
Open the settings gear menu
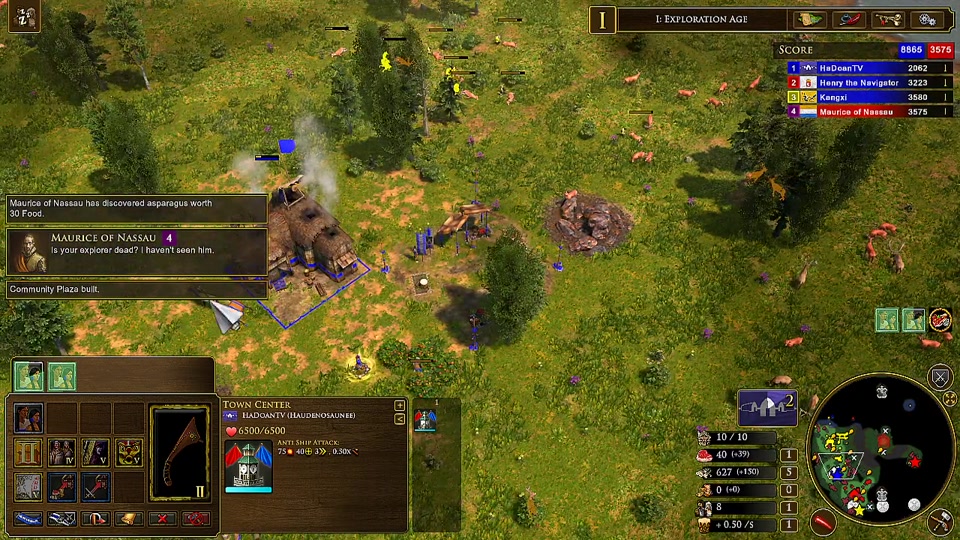pos(927,19)
